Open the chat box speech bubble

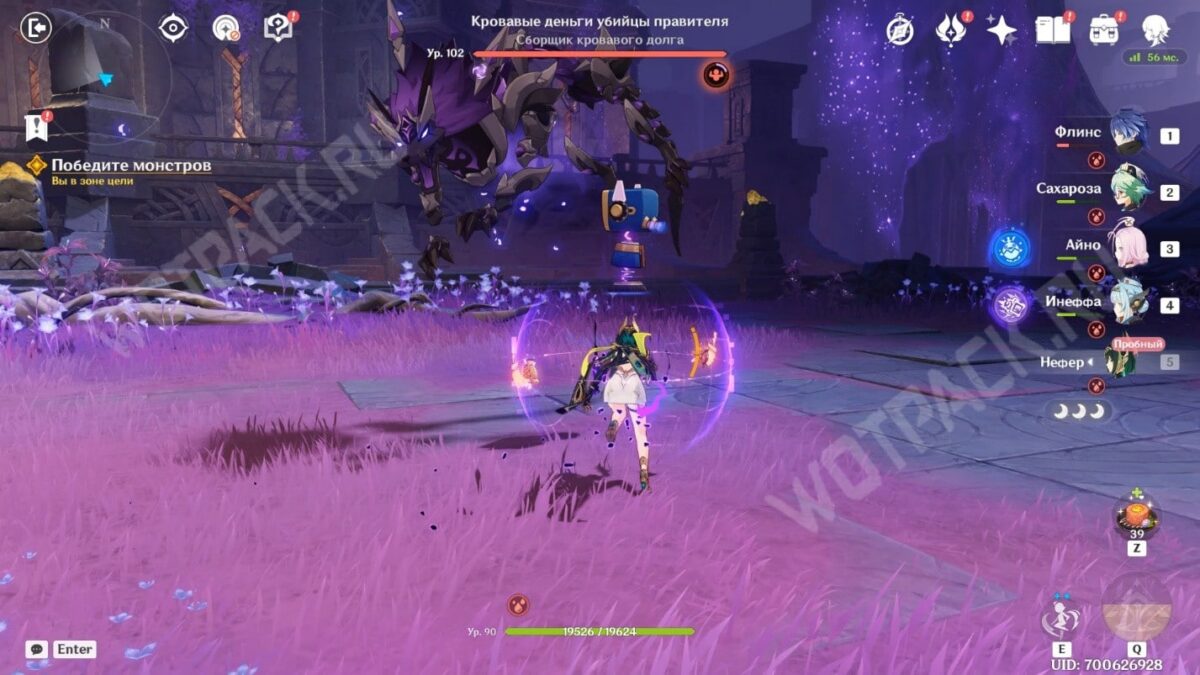click(x=37, y=649)
